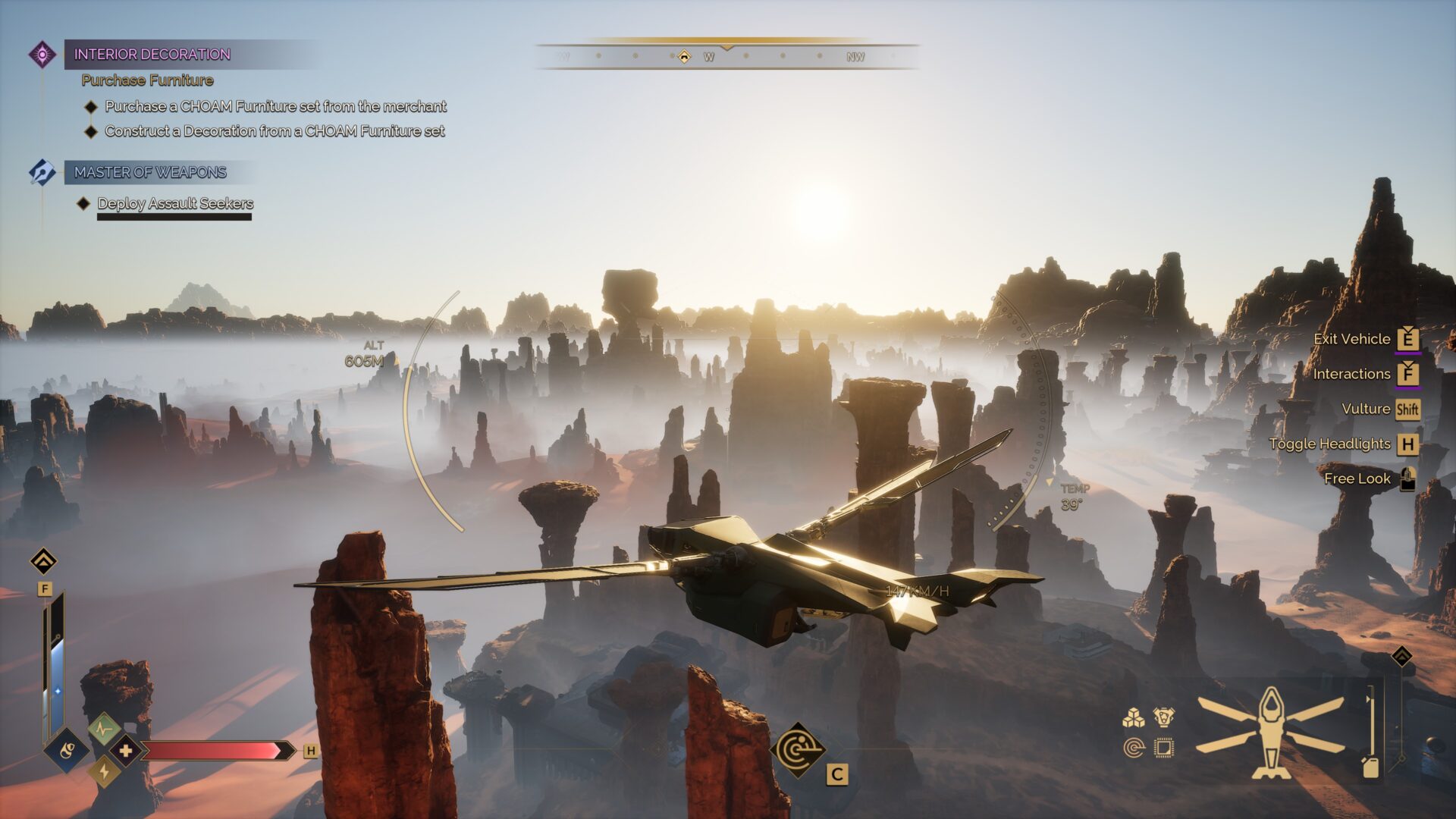Open the Interior Decoration quest tracker
Screen dimensions: 1456x819
[x=152, y=55]
